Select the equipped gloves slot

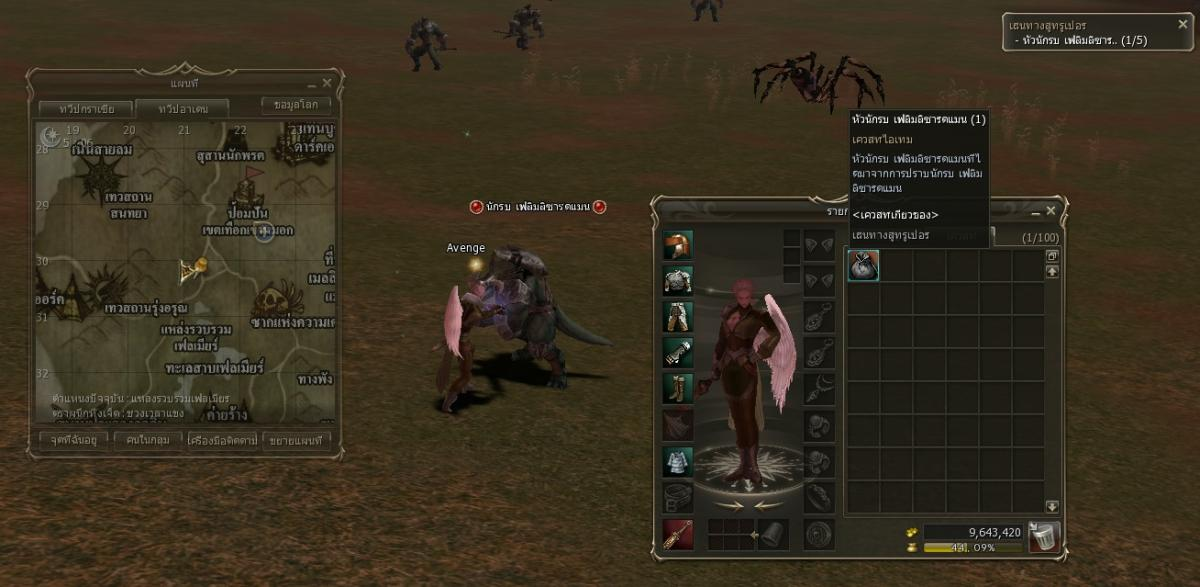point(678,352)
